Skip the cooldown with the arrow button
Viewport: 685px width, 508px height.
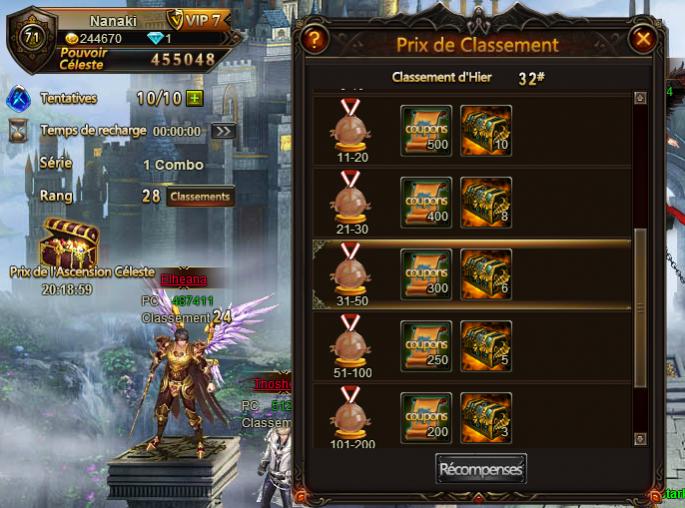(x=224, y=131)
